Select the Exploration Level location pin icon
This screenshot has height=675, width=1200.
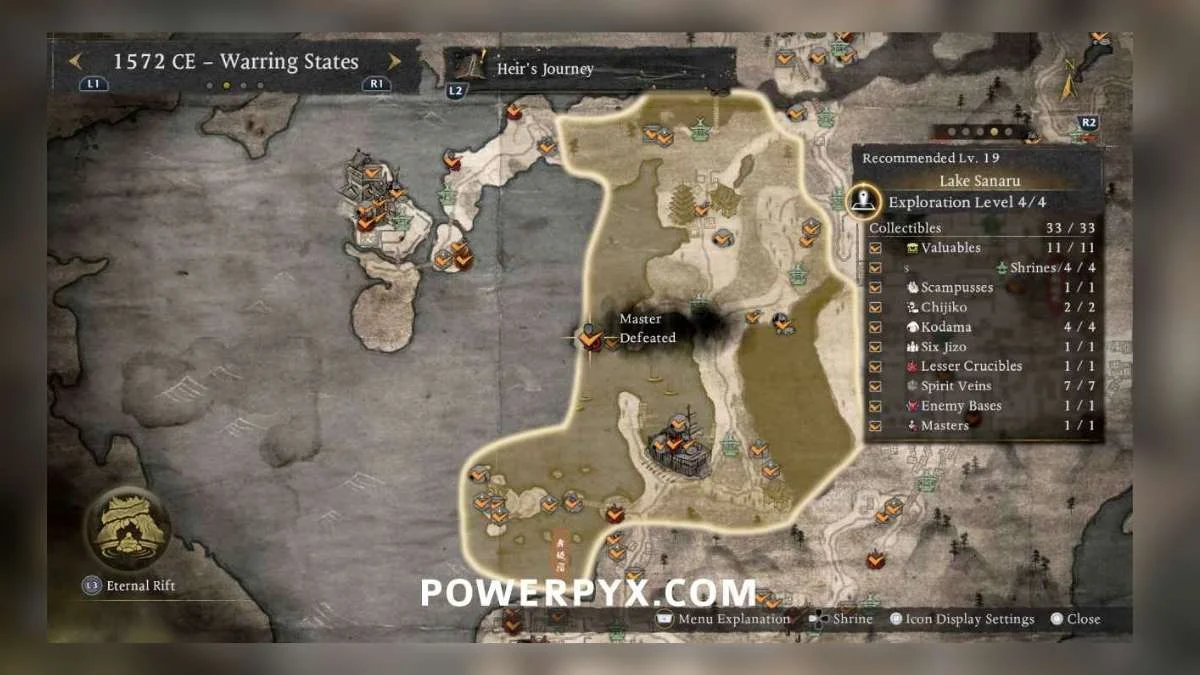click(863, 201)
